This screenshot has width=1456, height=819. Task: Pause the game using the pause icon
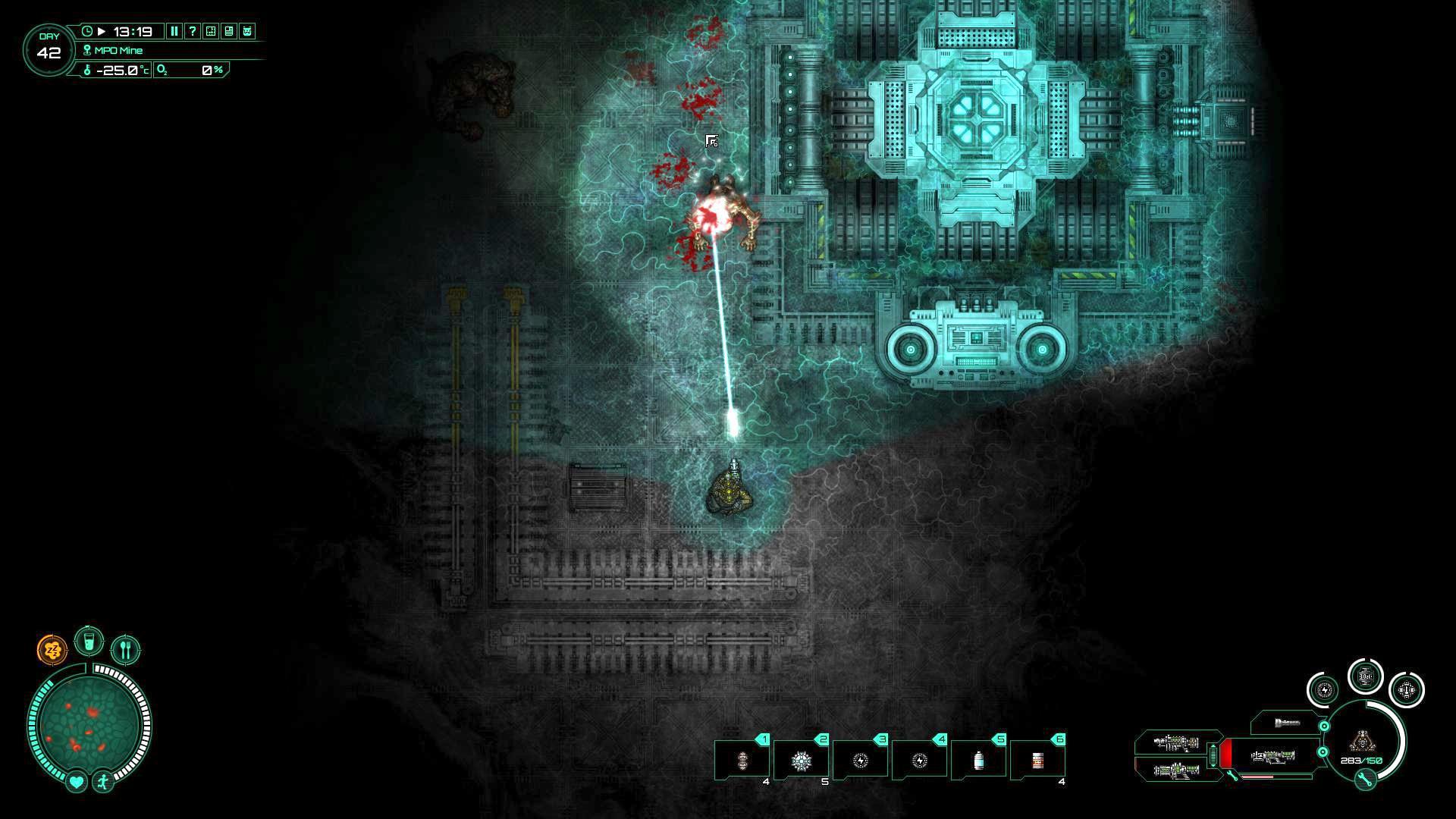coord(173,31)
